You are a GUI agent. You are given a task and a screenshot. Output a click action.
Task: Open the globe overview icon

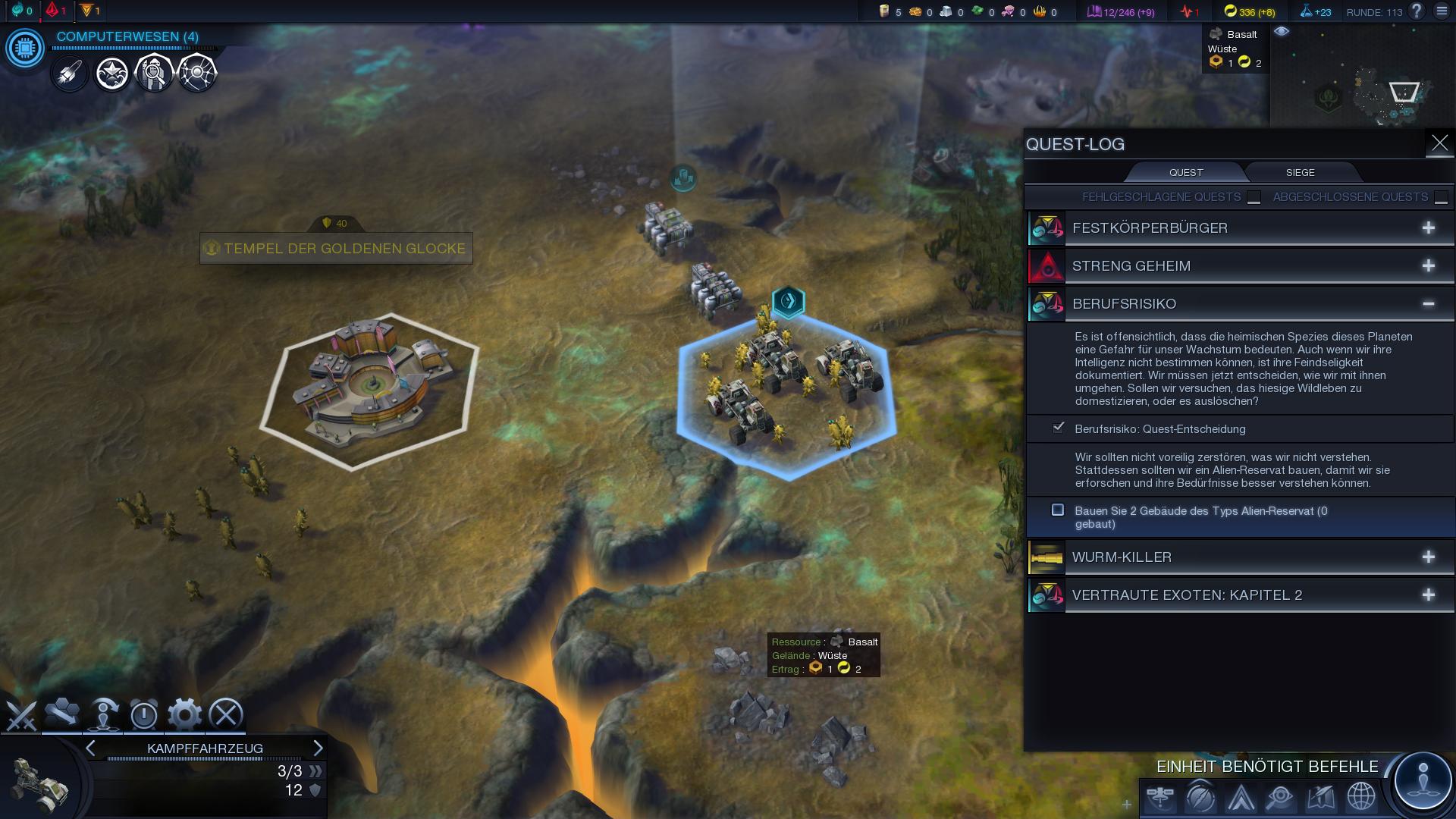tap(1361, 798)
